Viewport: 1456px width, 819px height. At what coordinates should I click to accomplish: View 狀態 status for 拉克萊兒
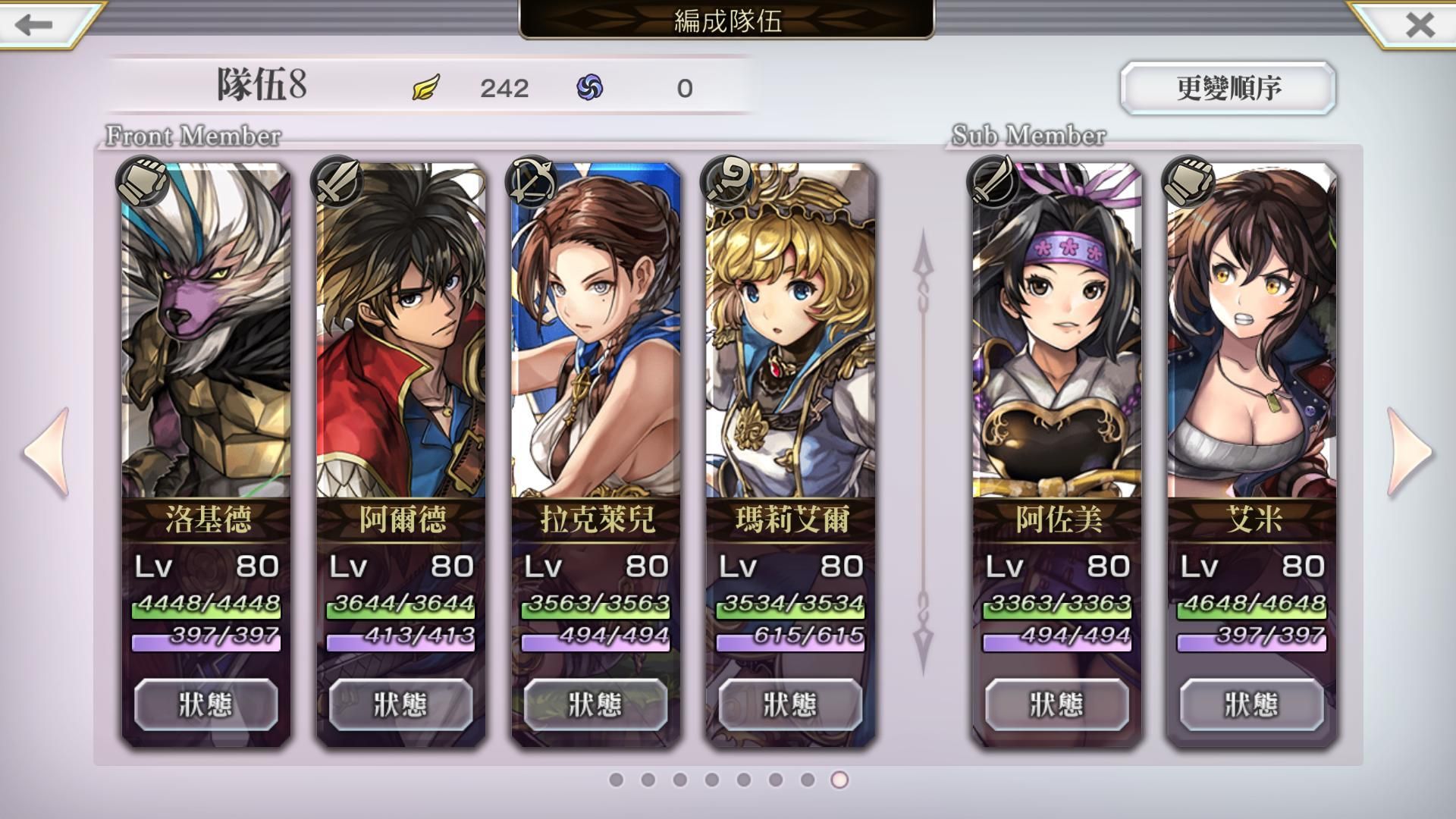tap(596, 704)
